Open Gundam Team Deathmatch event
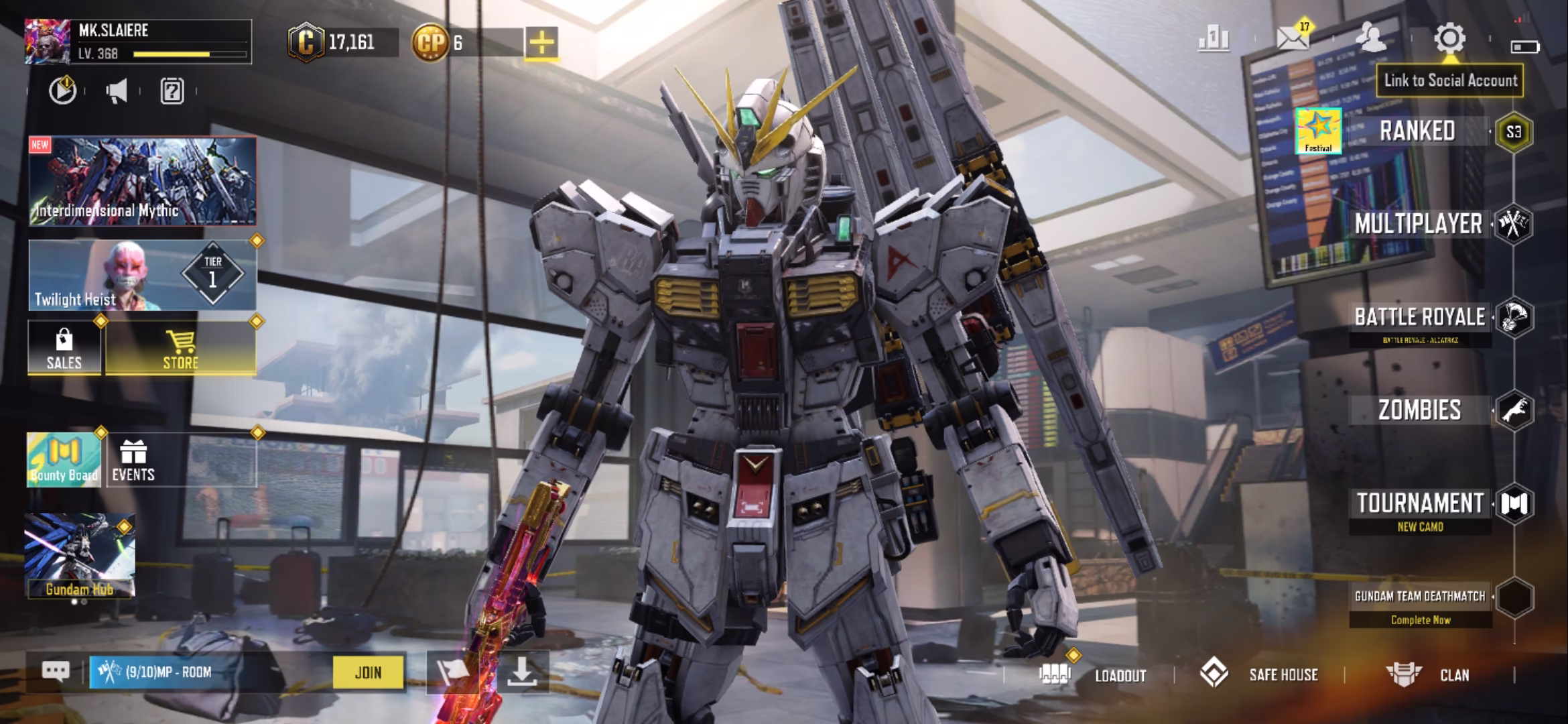1568x724 pixels. click(x=1419, y=597)
